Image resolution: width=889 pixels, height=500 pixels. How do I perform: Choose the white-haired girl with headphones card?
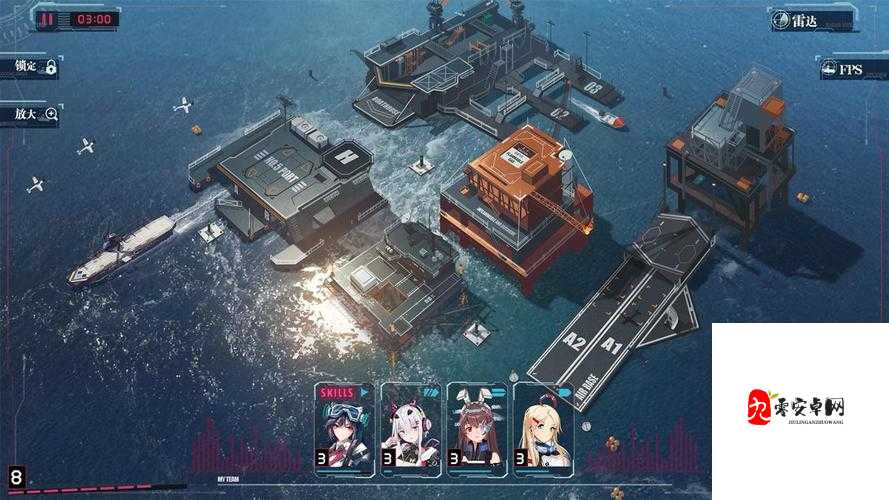point(410,427)
